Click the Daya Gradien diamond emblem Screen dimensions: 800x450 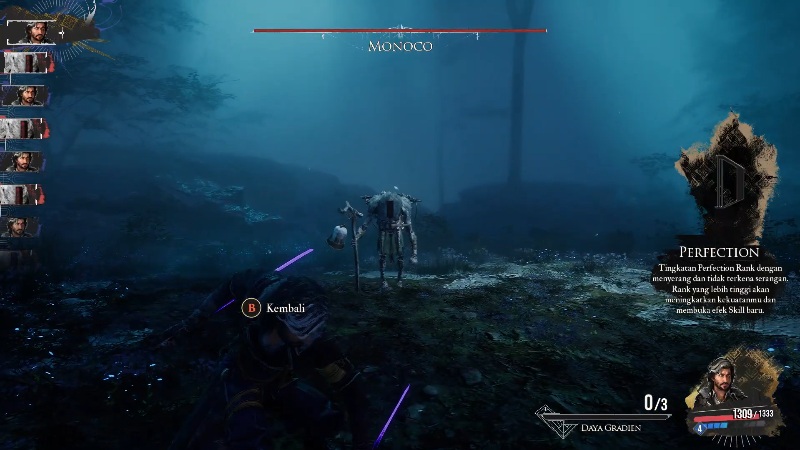[556, 422]
